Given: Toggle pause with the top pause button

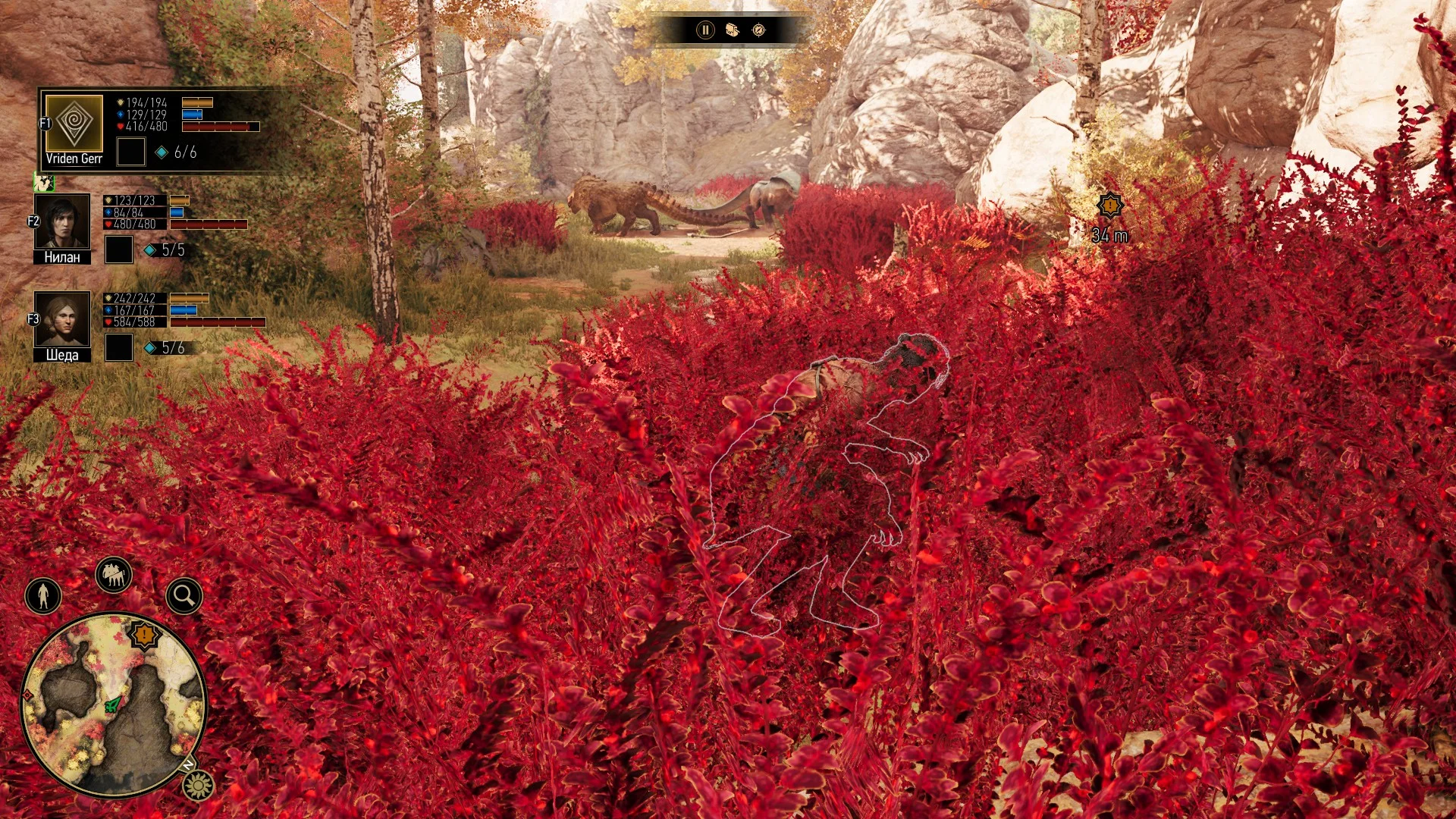Looking at the screenshot, I should 704,30.
